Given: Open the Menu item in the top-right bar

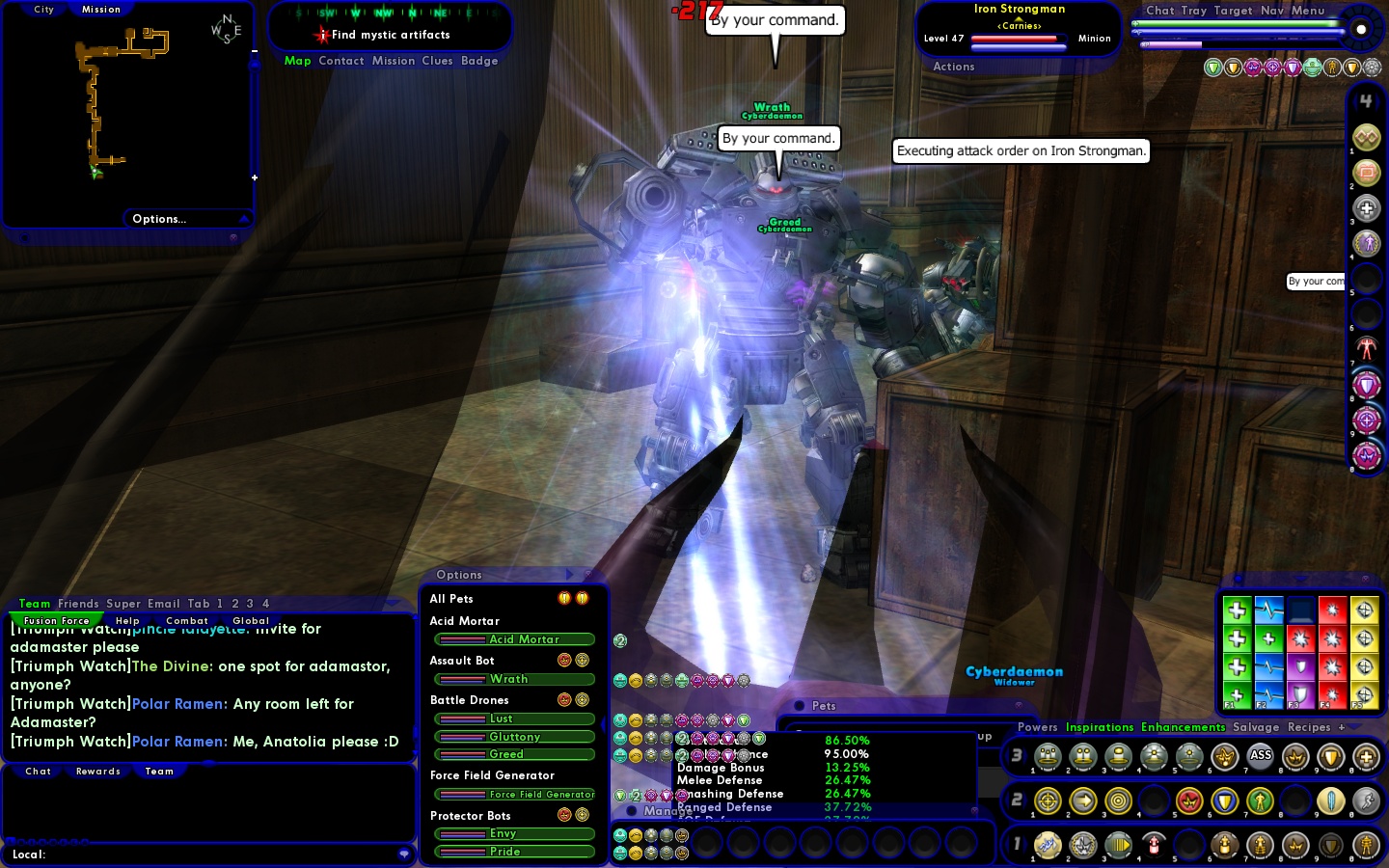Looking at the screenshot, I should pyautogui.click(x=1309, y=11).
